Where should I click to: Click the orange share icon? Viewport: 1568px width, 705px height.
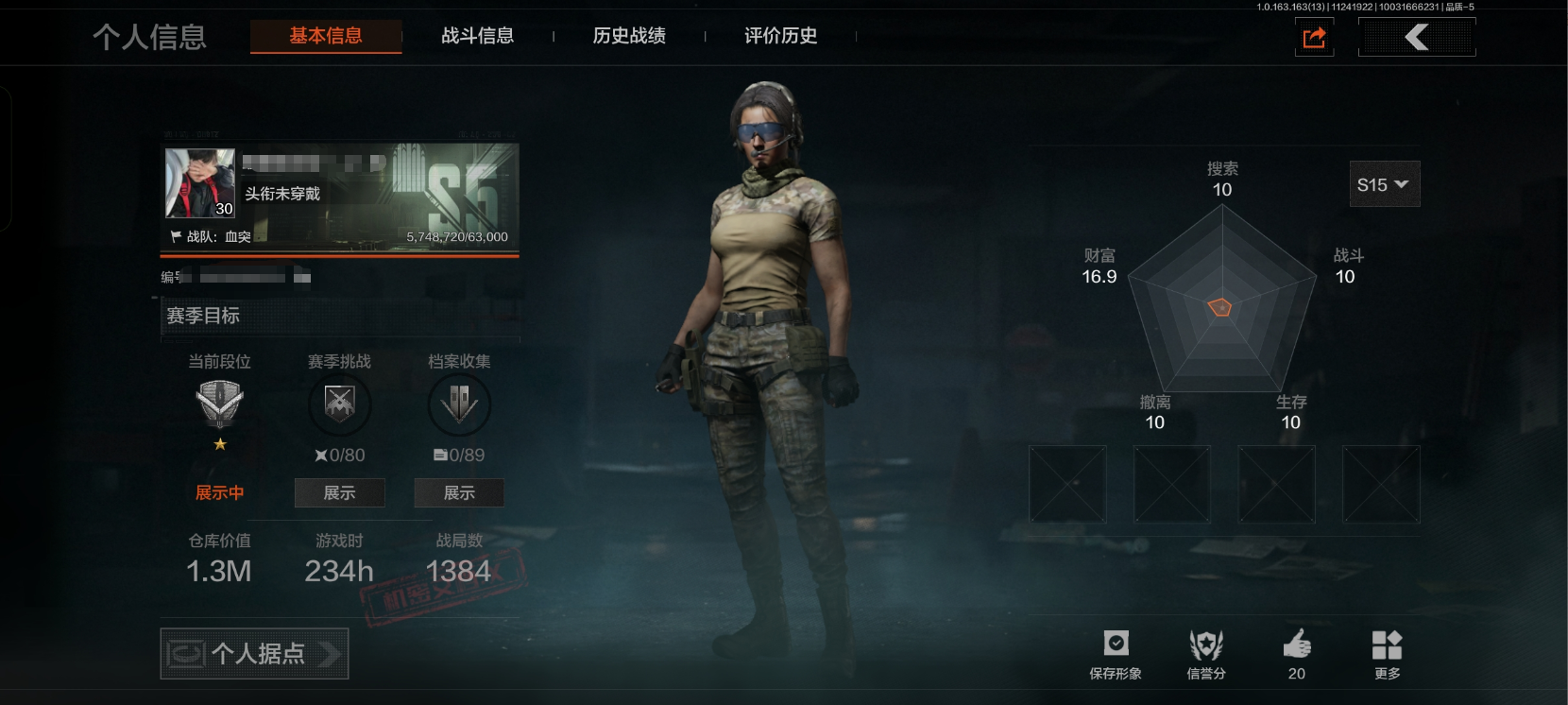(x=1314, y=38)
